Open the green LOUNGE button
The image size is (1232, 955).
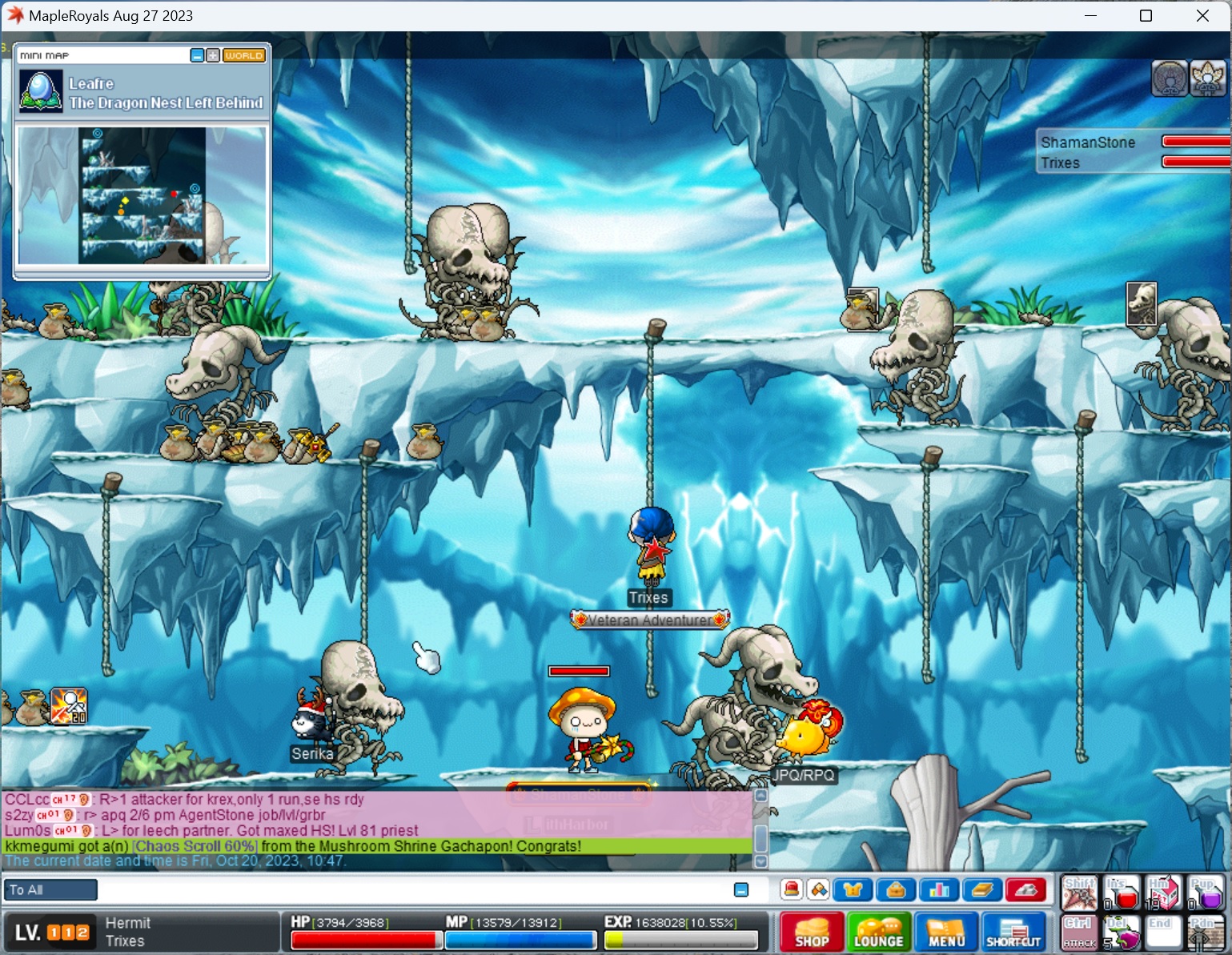pos(878,932)
